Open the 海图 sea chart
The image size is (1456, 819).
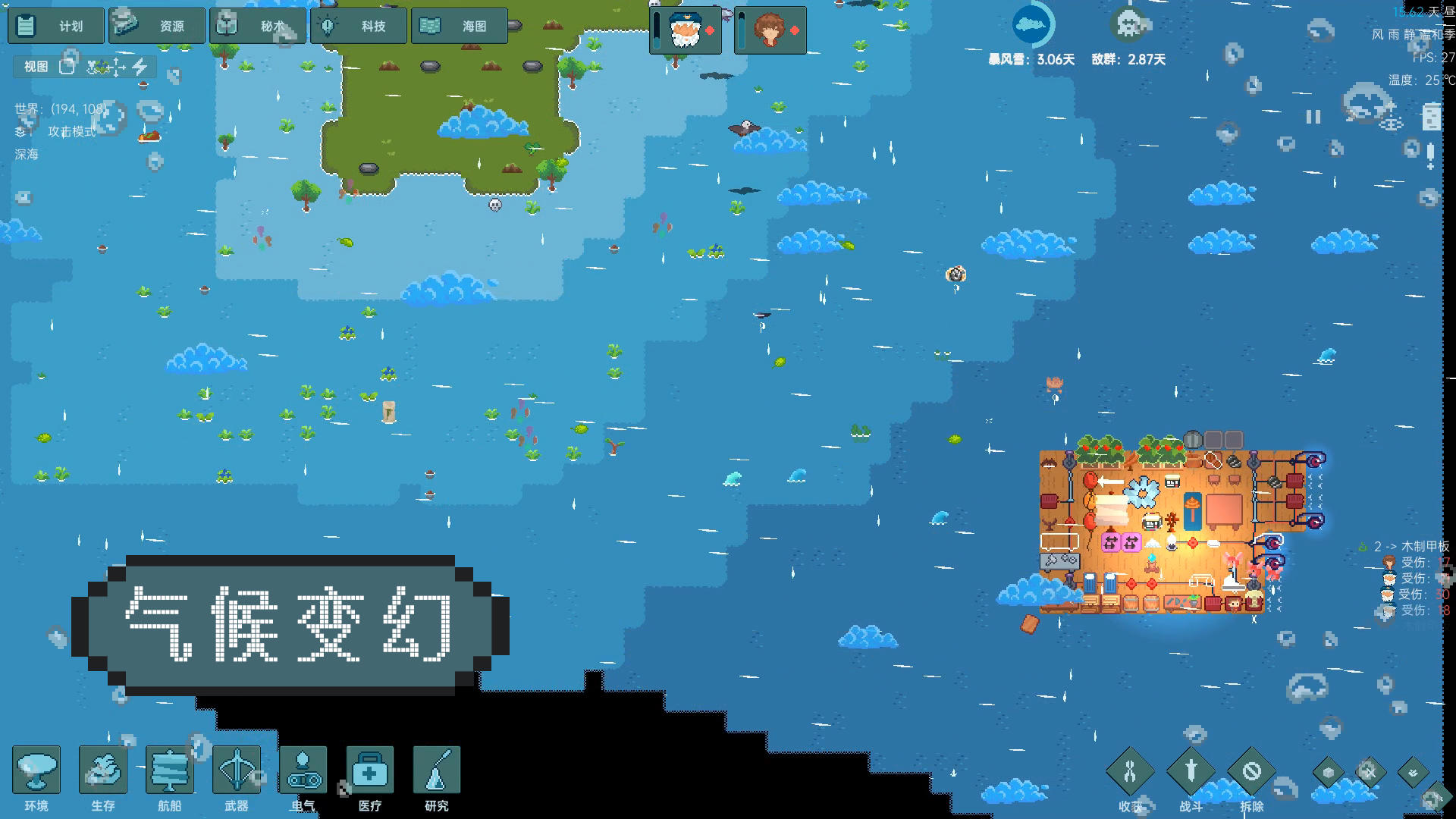(x=459, y=25)
